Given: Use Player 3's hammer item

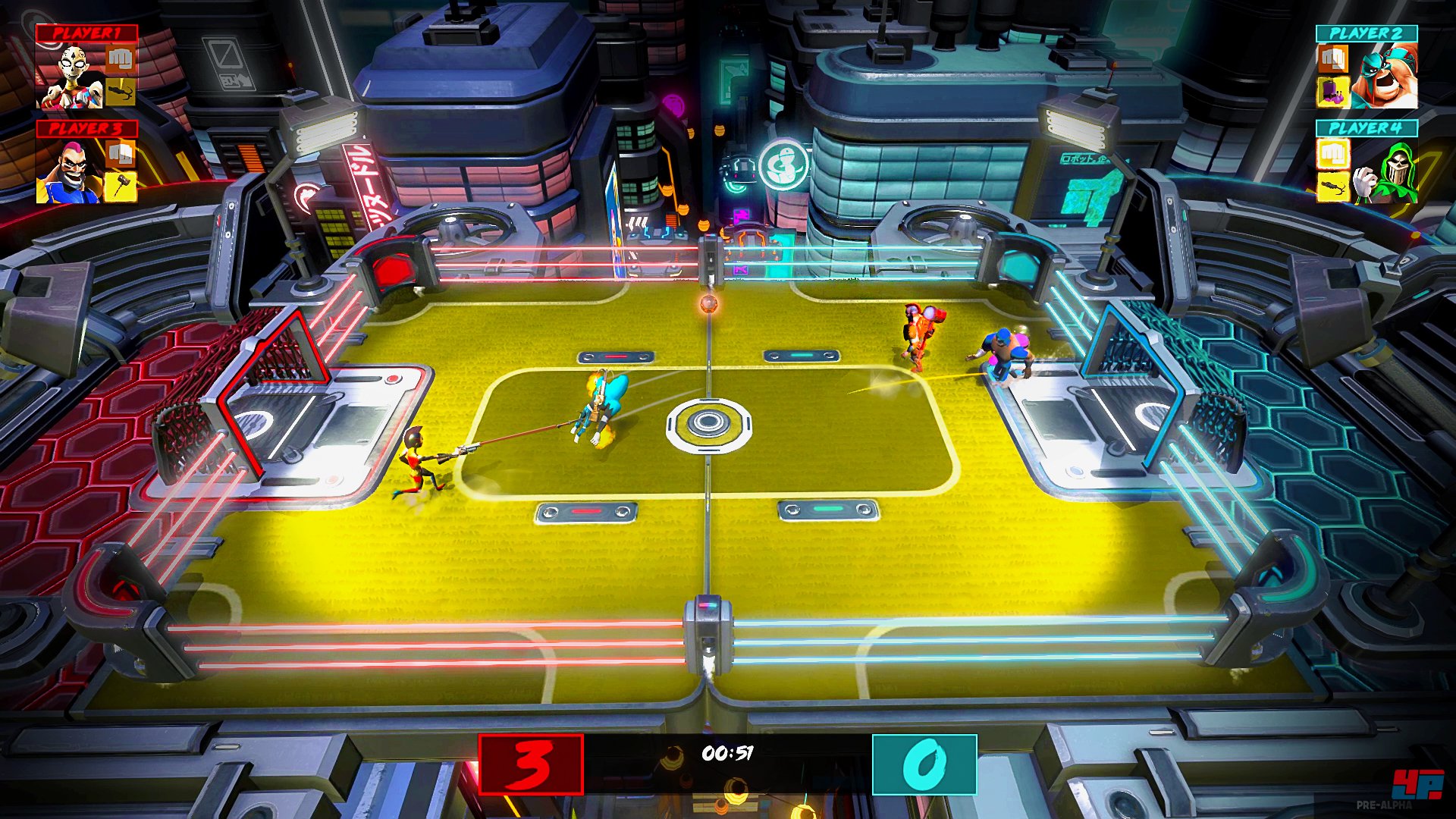Looking at the screenshot, I should pyautogui.click(x=120, y=187).
